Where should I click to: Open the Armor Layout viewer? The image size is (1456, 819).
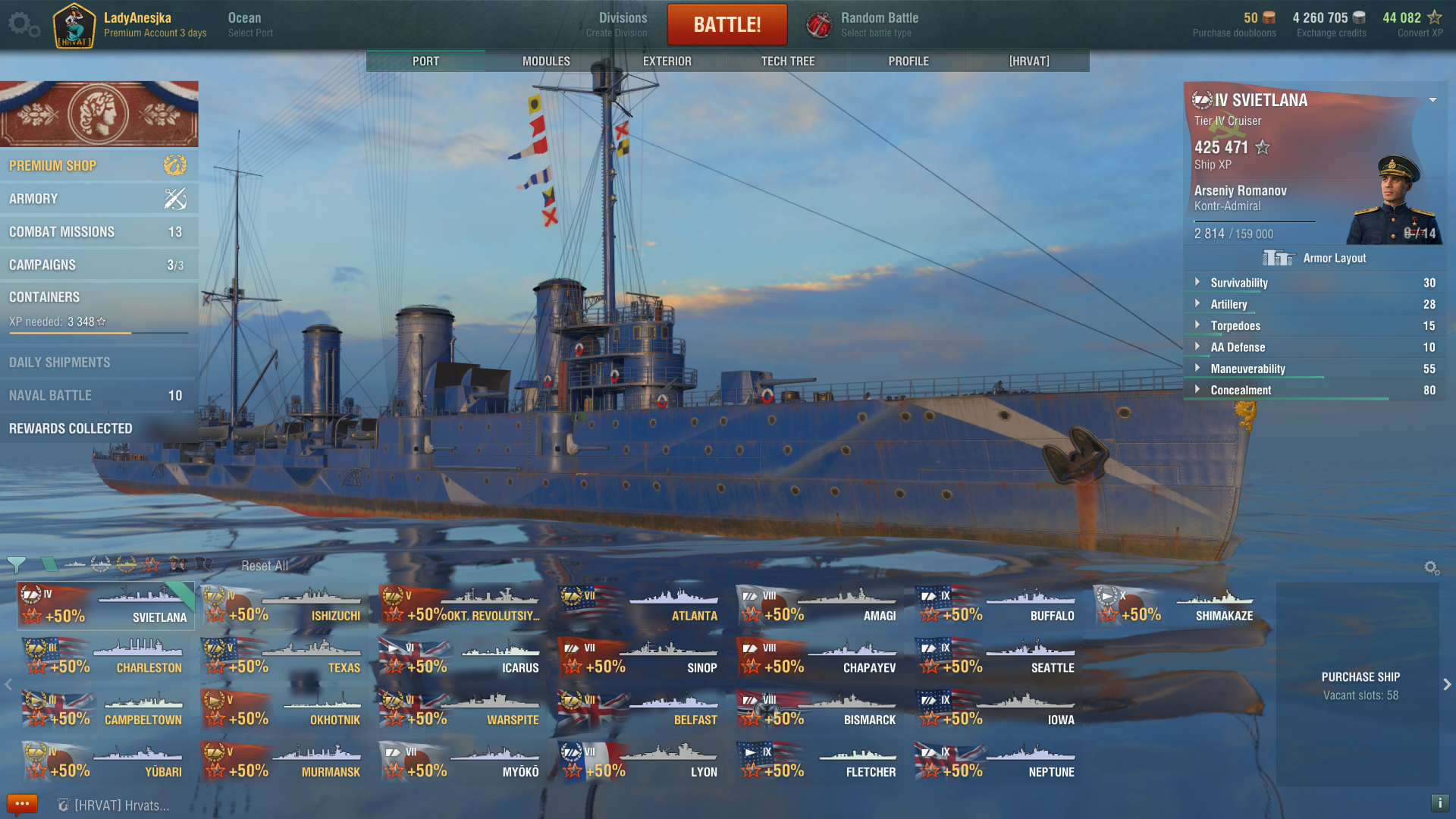(1316, 259)
